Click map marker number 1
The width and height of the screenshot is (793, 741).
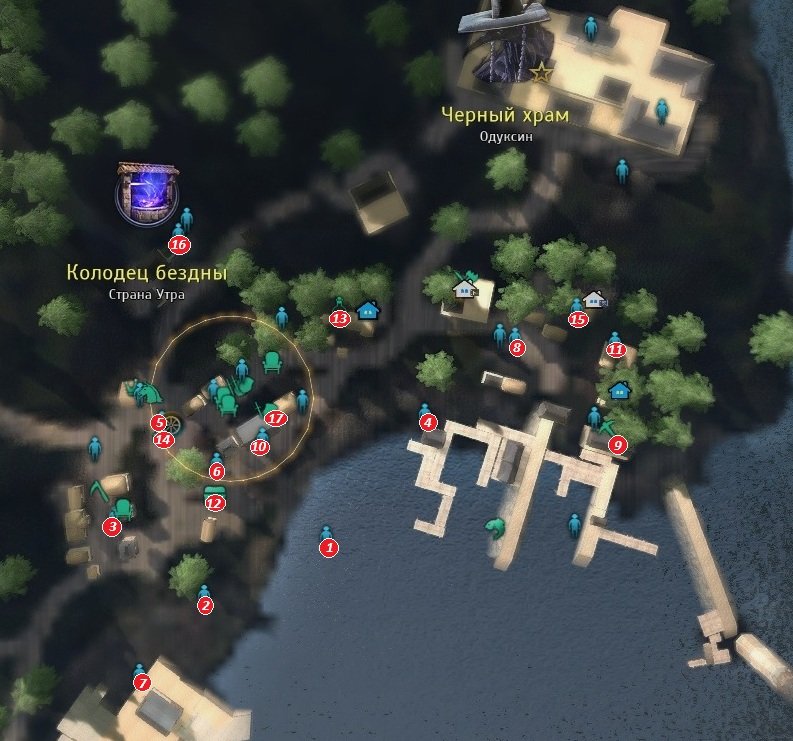[328, 547]
